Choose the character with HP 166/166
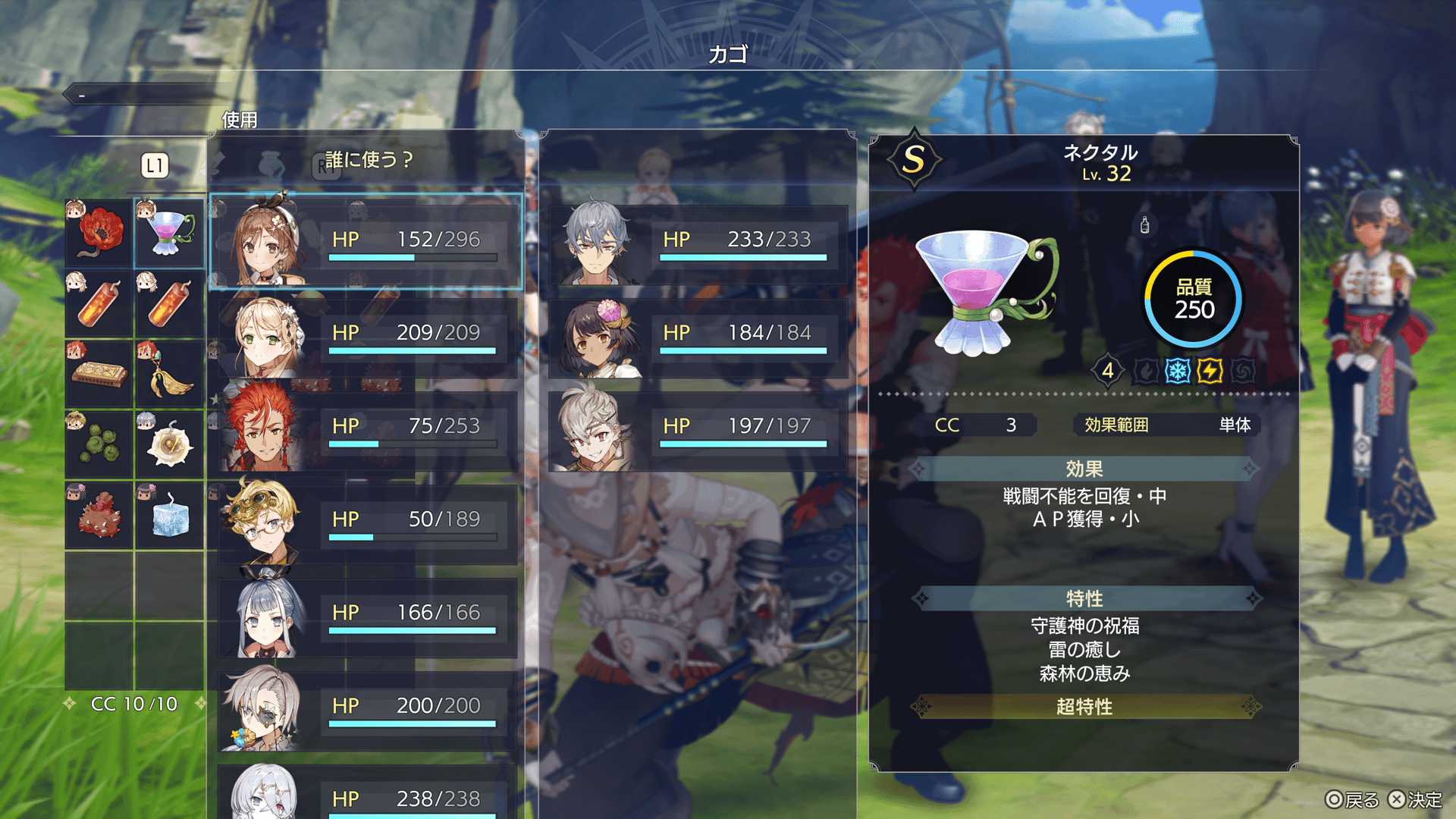Image resolution: width=1456 pixels, height=819 pixels. pos(366,614)
